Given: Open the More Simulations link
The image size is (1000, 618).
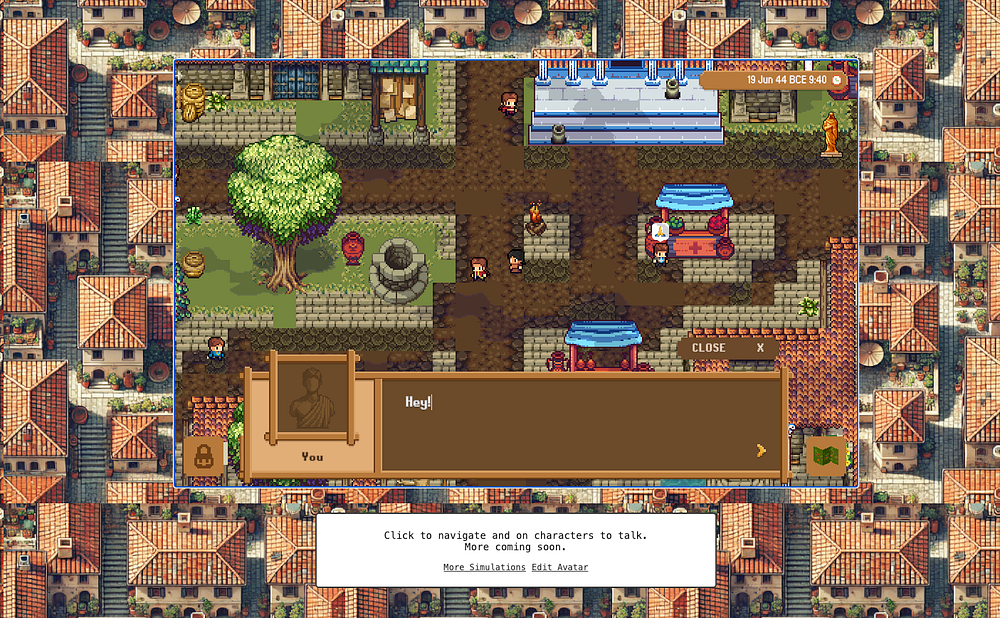Looking at the screenshot, I should 484,568.
